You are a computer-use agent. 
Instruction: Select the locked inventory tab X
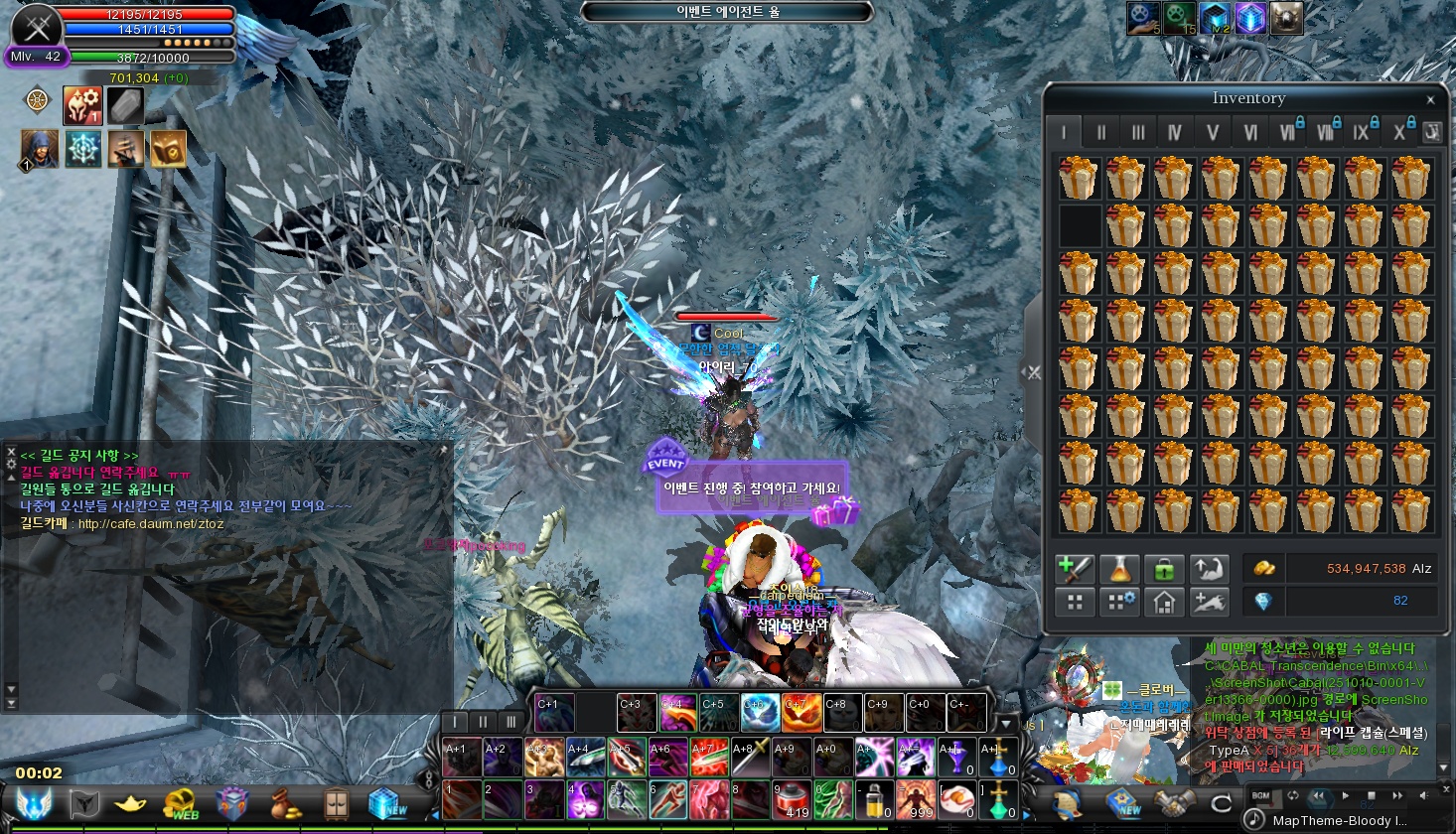point(1400,132)
